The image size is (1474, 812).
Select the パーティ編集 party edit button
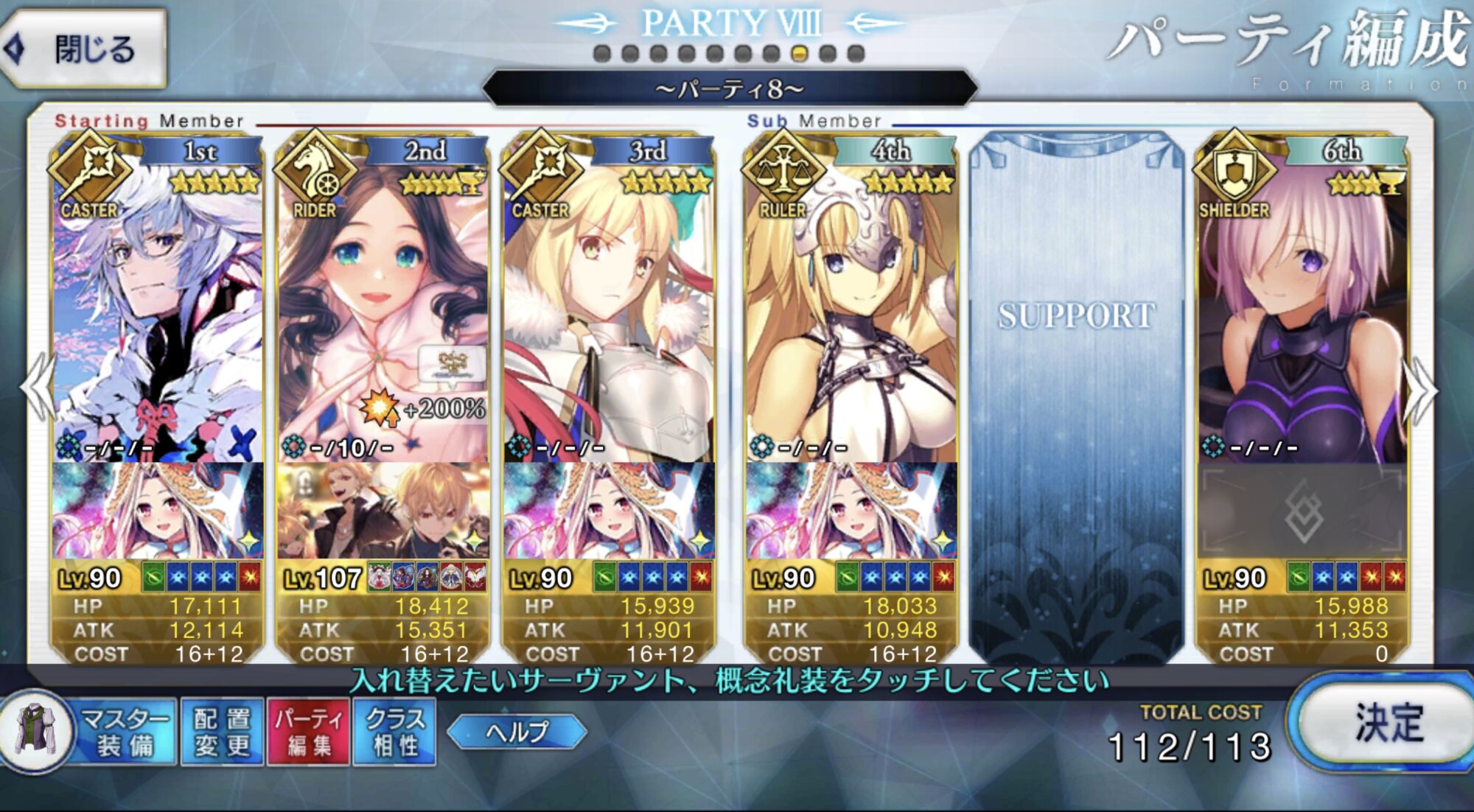308,732
